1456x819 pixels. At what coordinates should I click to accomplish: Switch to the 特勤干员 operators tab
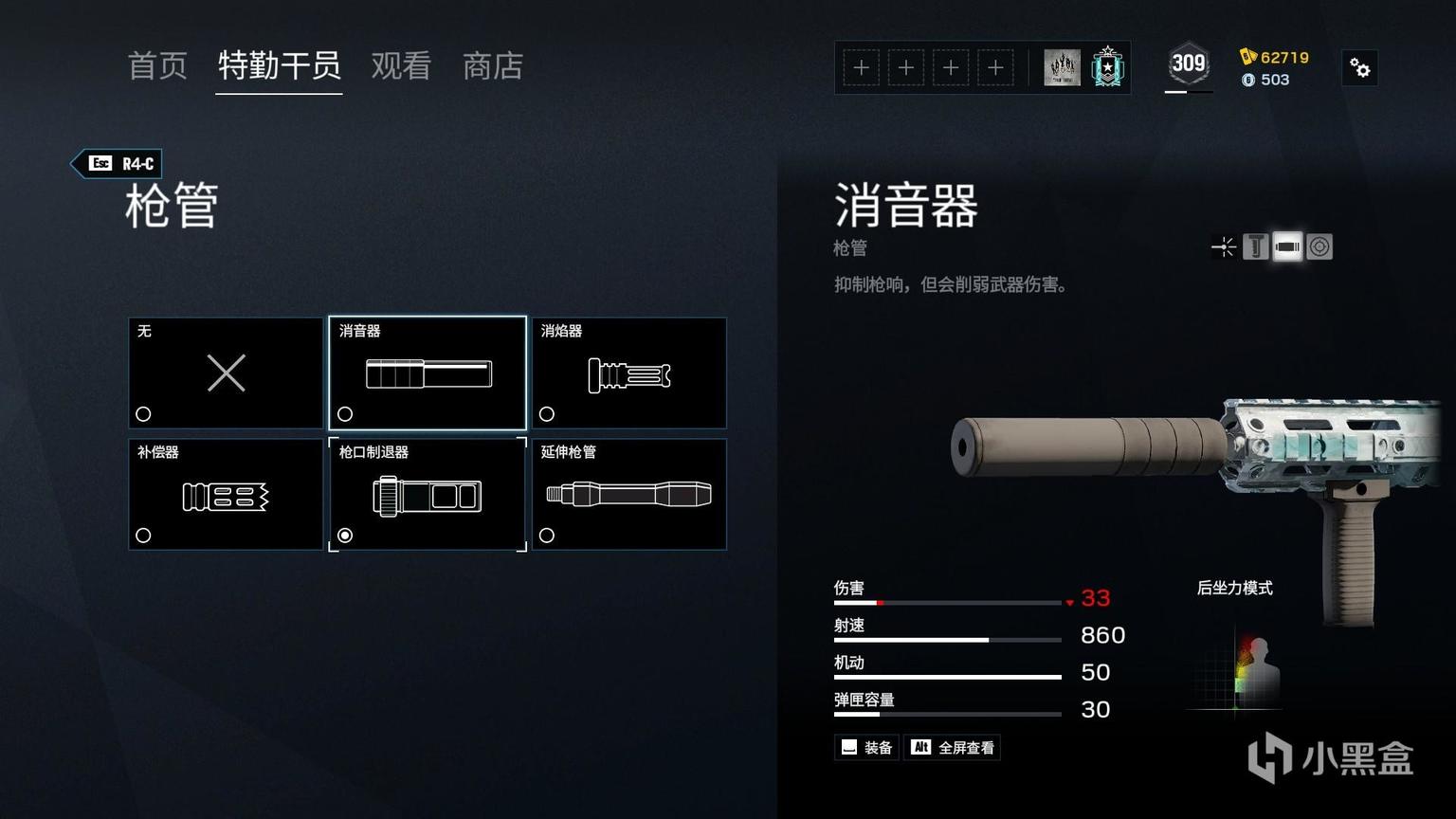point(279,66)
